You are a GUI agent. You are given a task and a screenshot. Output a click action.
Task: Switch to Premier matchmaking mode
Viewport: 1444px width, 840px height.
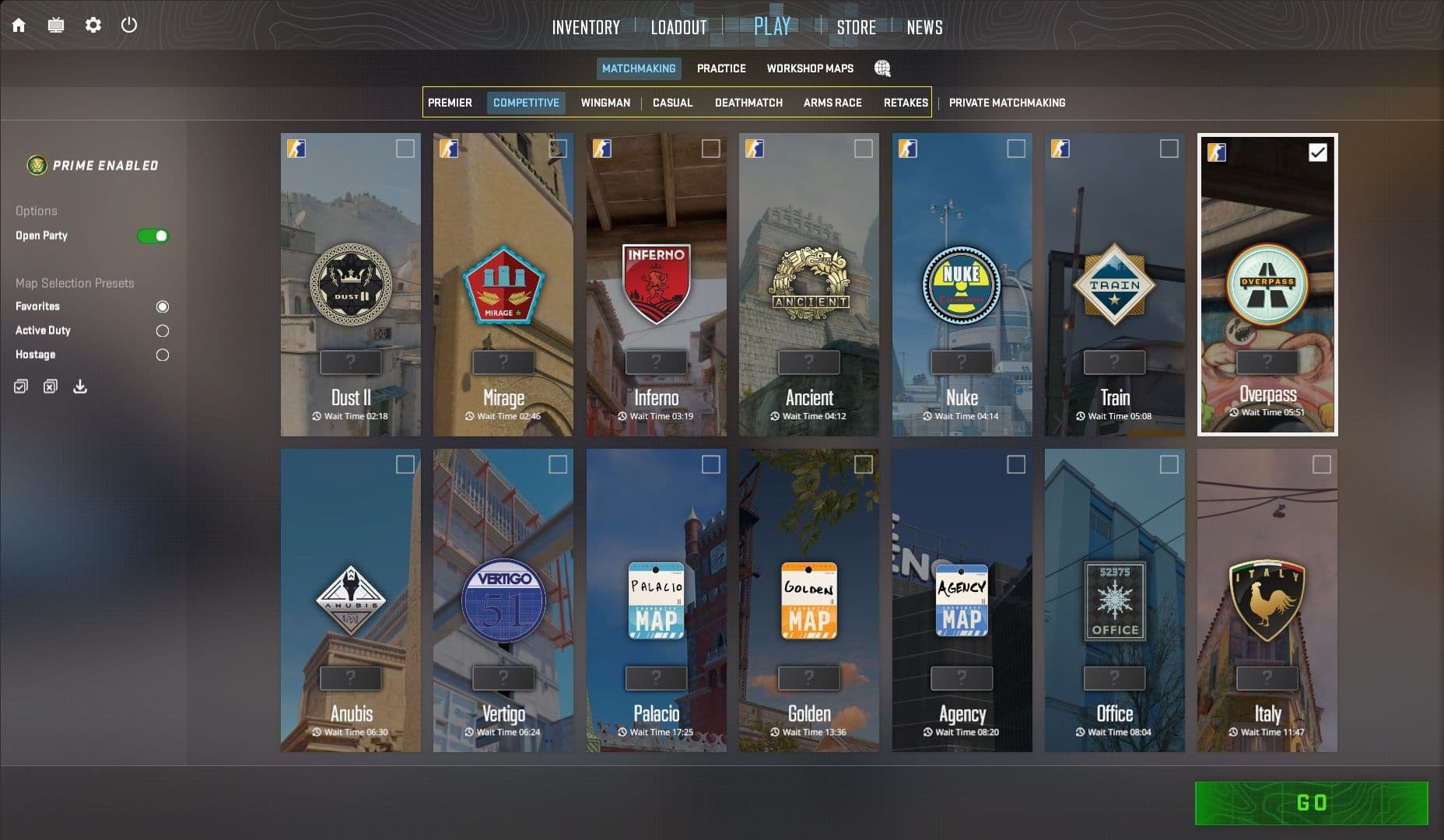coord(451,102)
